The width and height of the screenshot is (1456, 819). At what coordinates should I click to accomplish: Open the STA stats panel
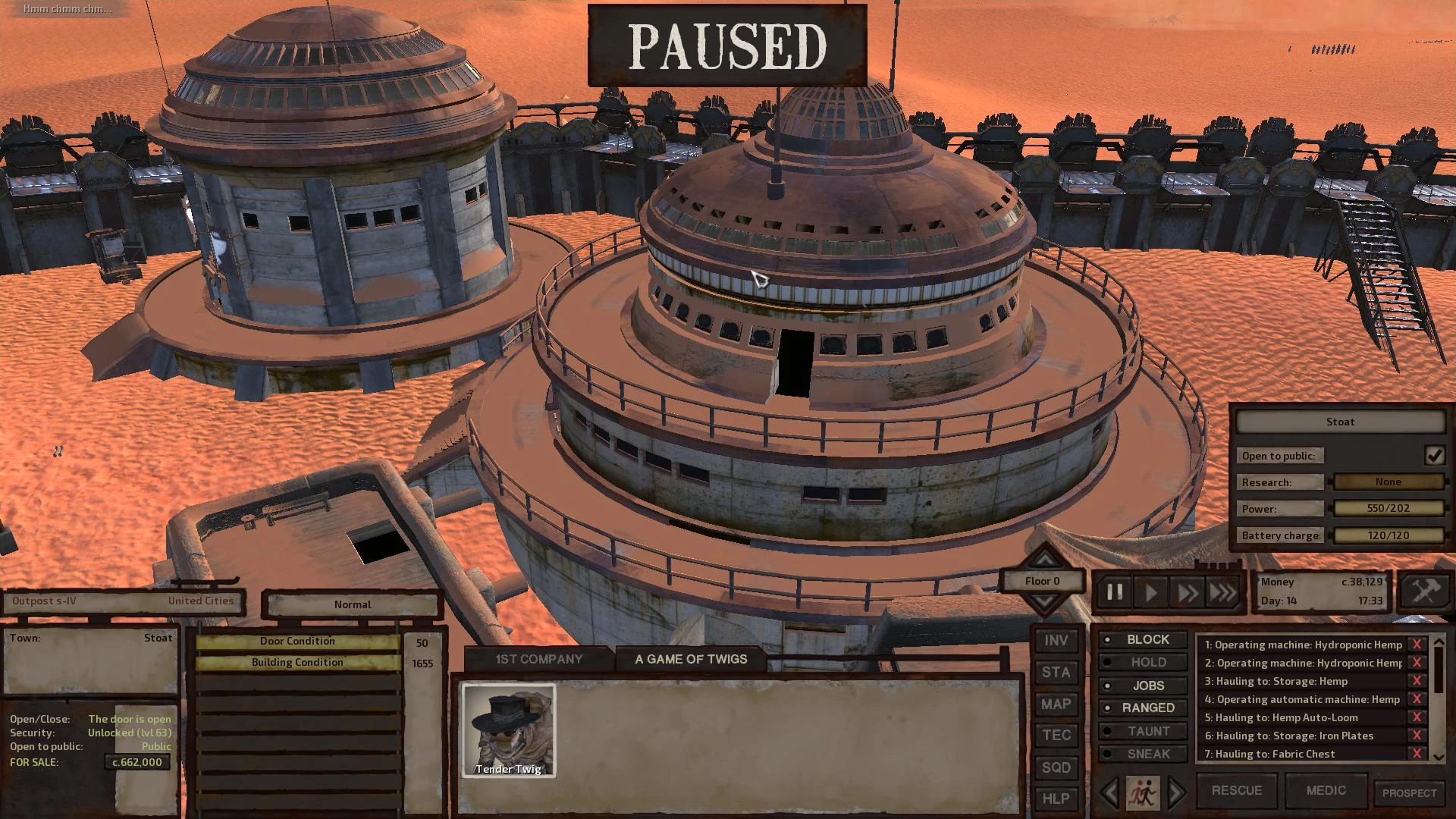tap(1056, 673)
